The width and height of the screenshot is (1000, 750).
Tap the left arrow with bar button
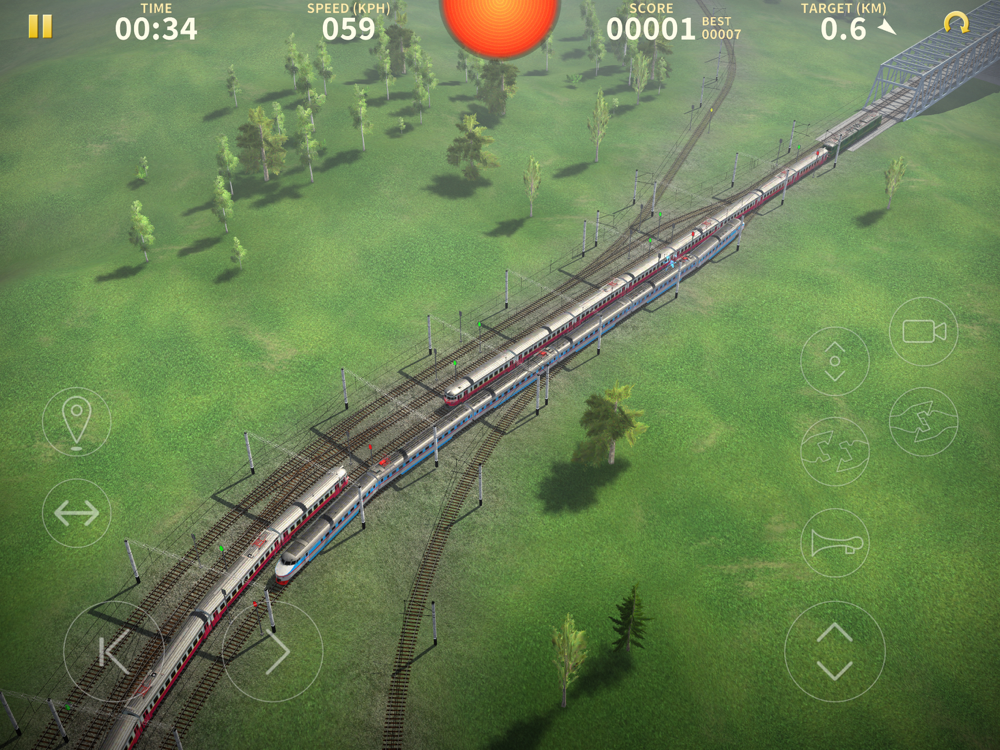[113, 651]
